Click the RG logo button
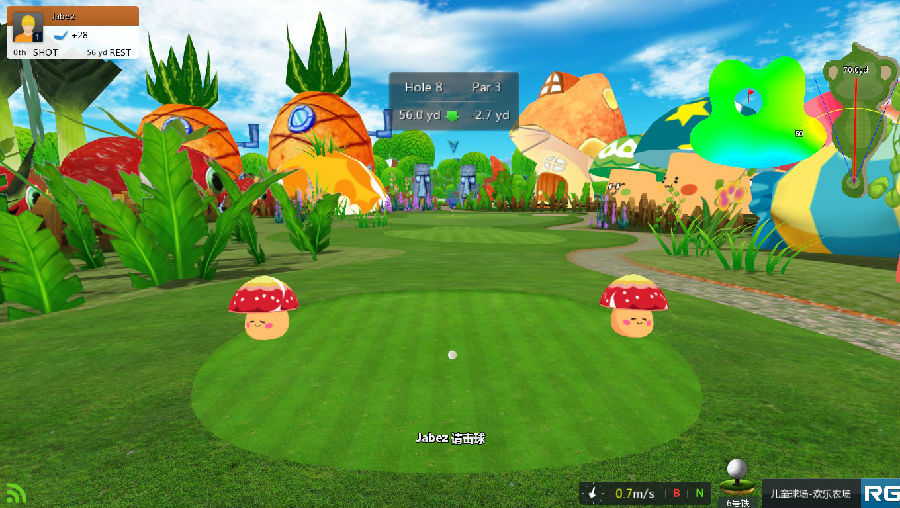The width and height of the screenshot is (900, 508). [x=881, y=493]
